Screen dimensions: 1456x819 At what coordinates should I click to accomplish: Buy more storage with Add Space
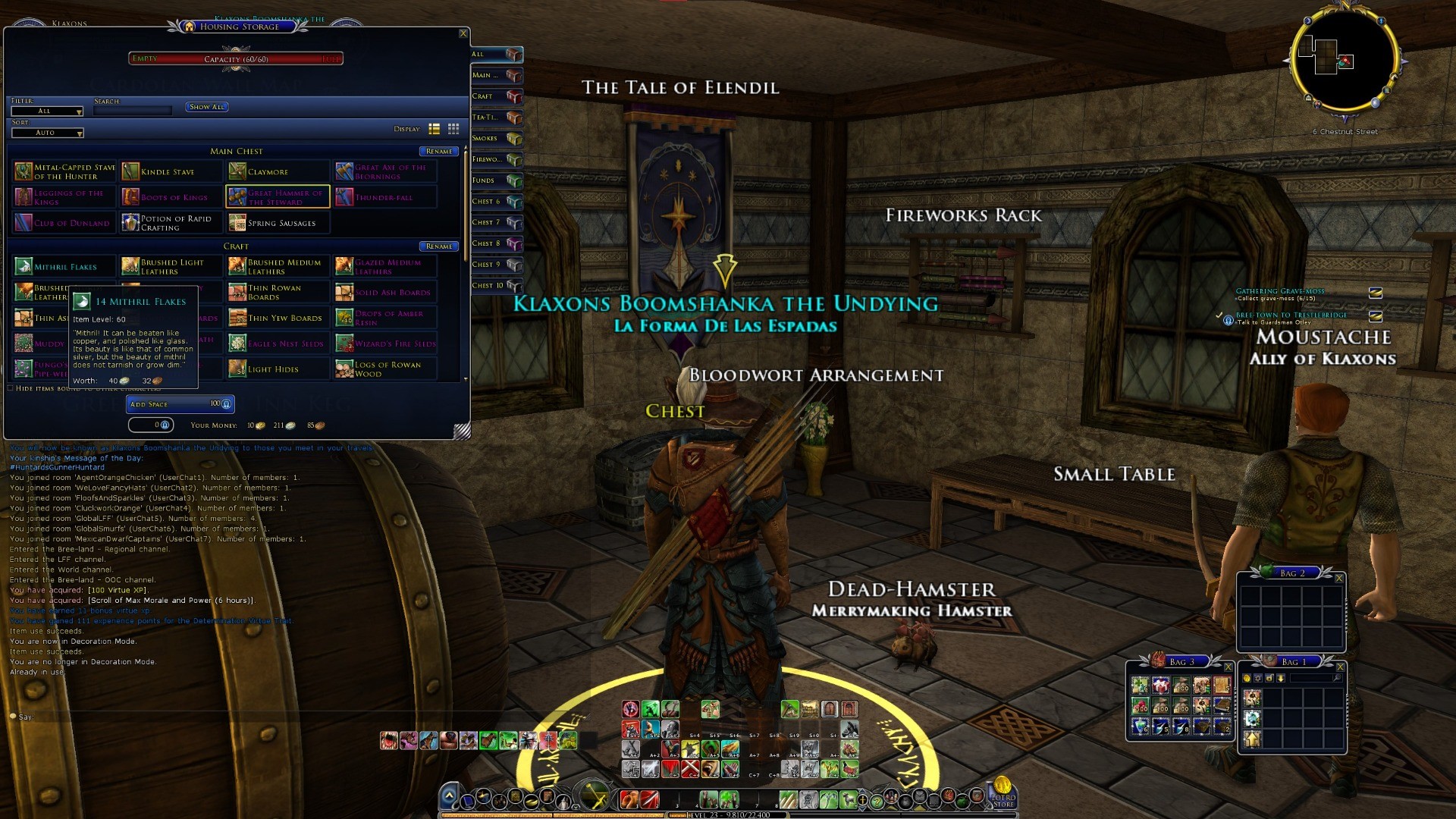(x=180, y=404)
